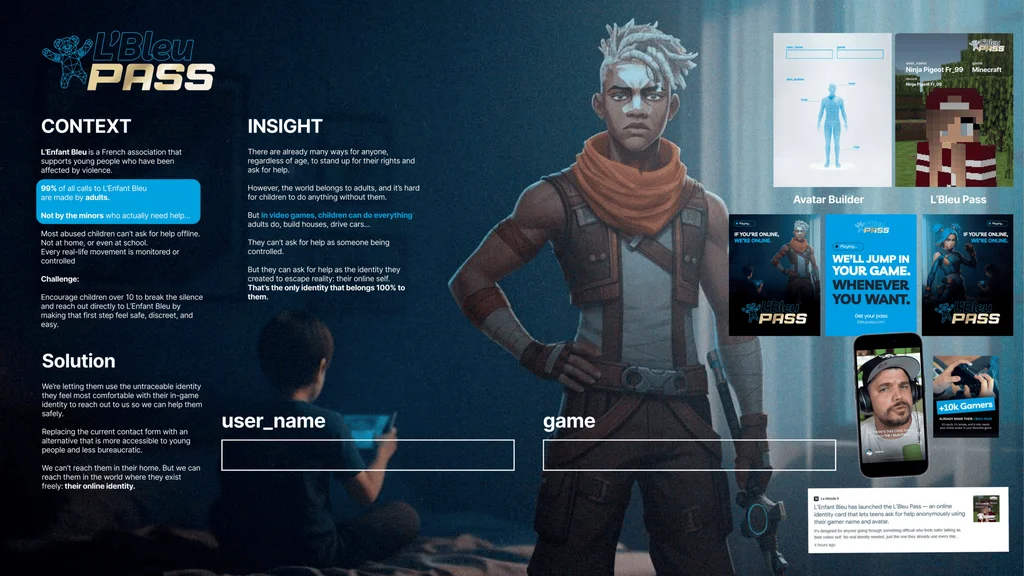
Task: Select the blue "We'll jump in your game" banner
Action: (x=870, y=275)
